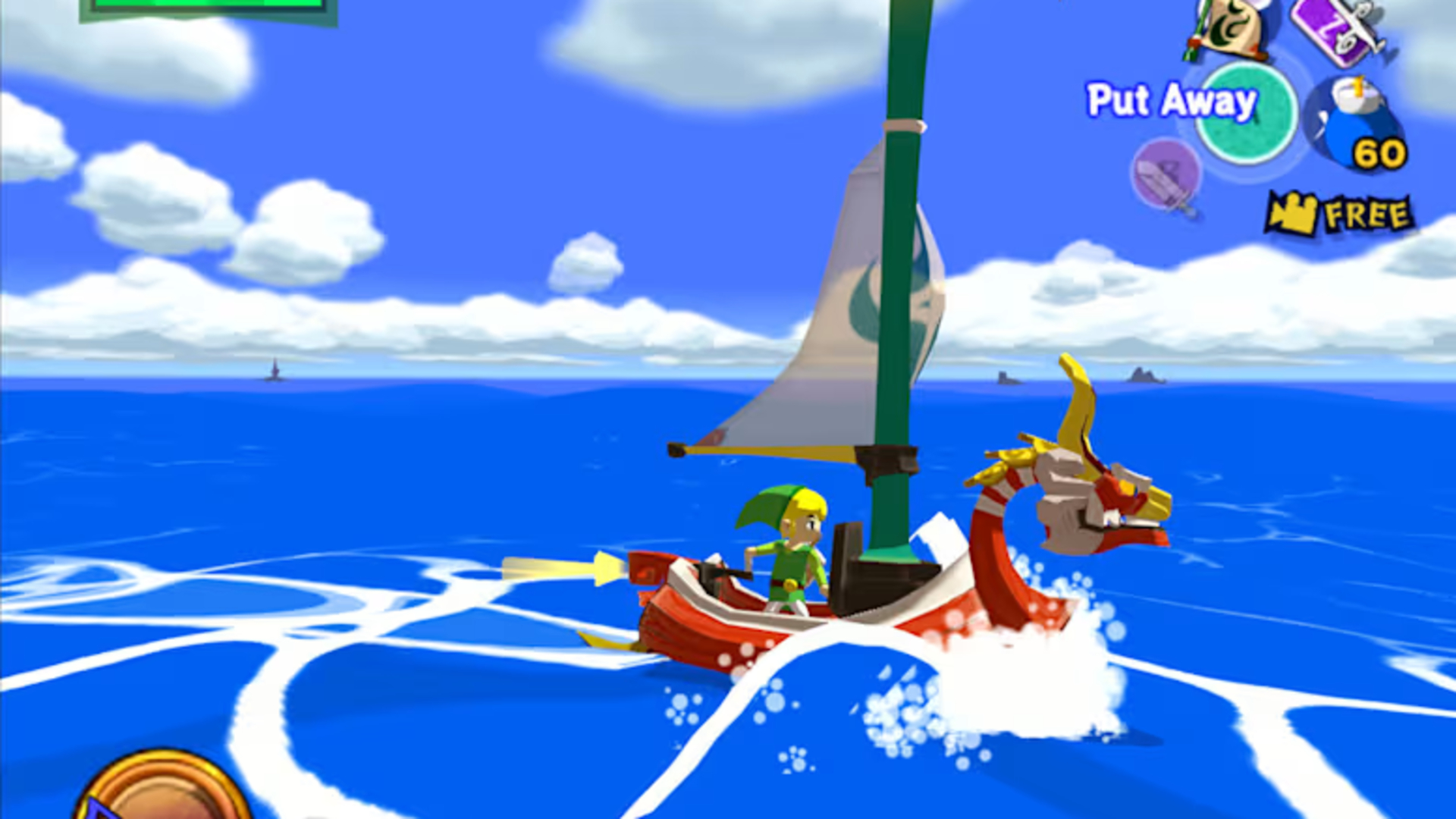Select the Put Away action button

pos(1245,114)
